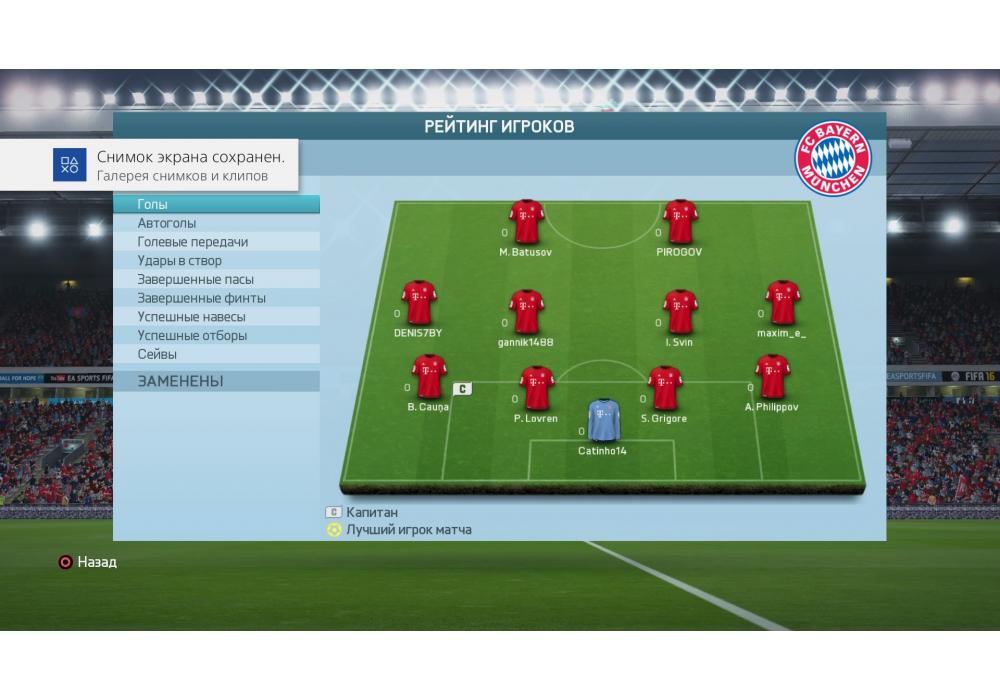This screenshot has width=1000, height=700.
Task: Choose the Автоголы entry
Action: tap(228, 224)
